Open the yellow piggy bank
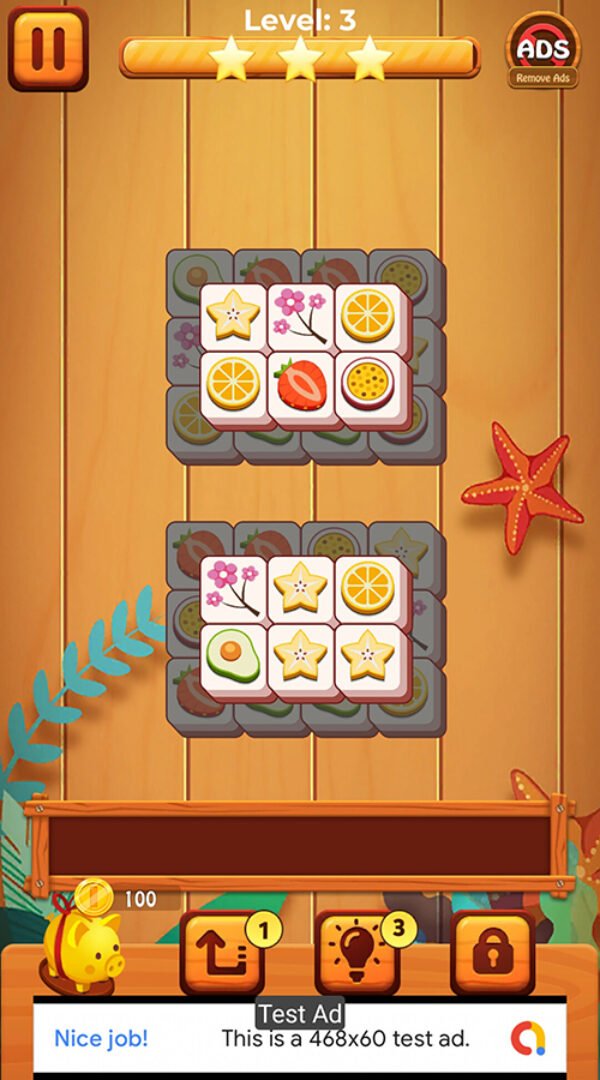This screenshot has width=600, height=1080. pos(83,945)
